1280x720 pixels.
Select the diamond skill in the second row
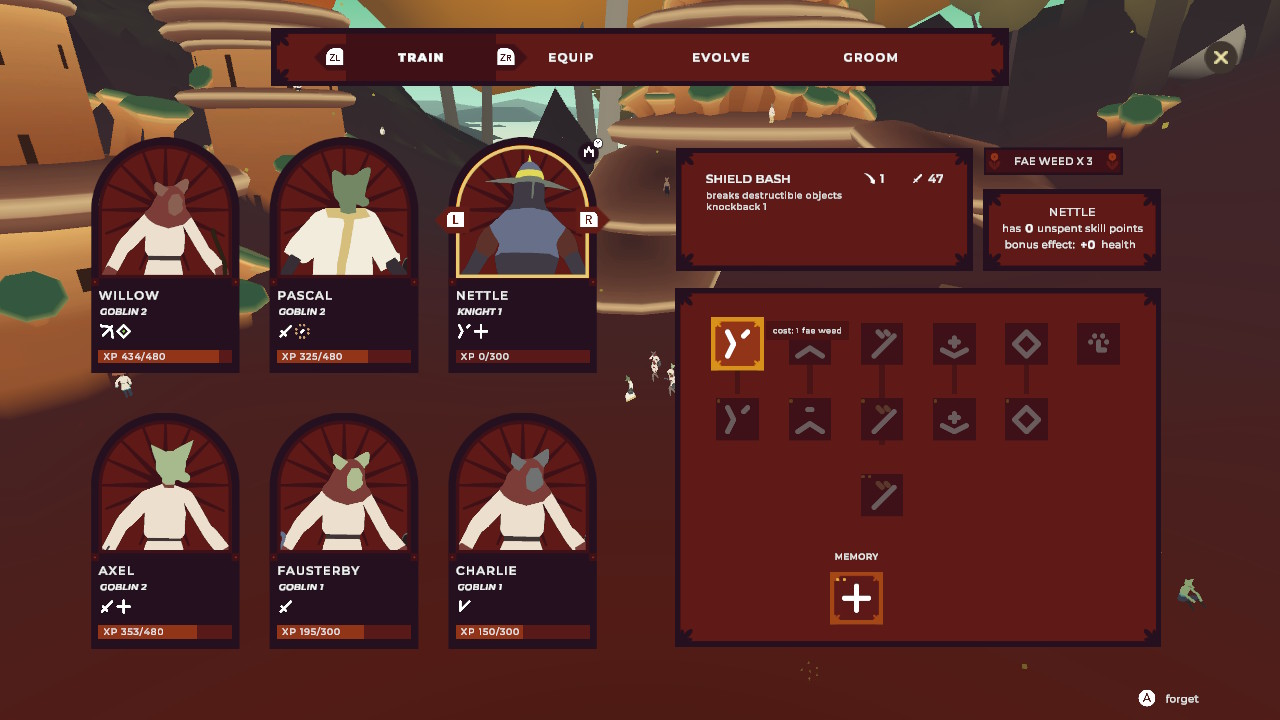[x=1025, y=419]
